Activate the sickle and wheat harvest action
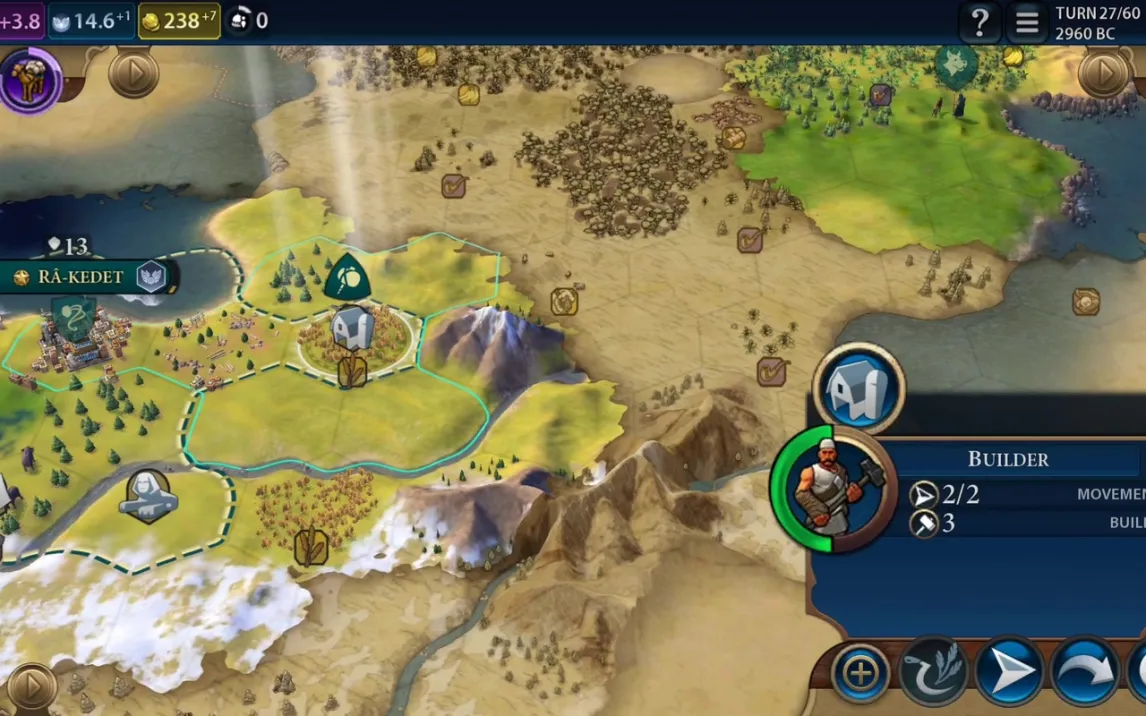1146x716 pixels. pos(933,673)
